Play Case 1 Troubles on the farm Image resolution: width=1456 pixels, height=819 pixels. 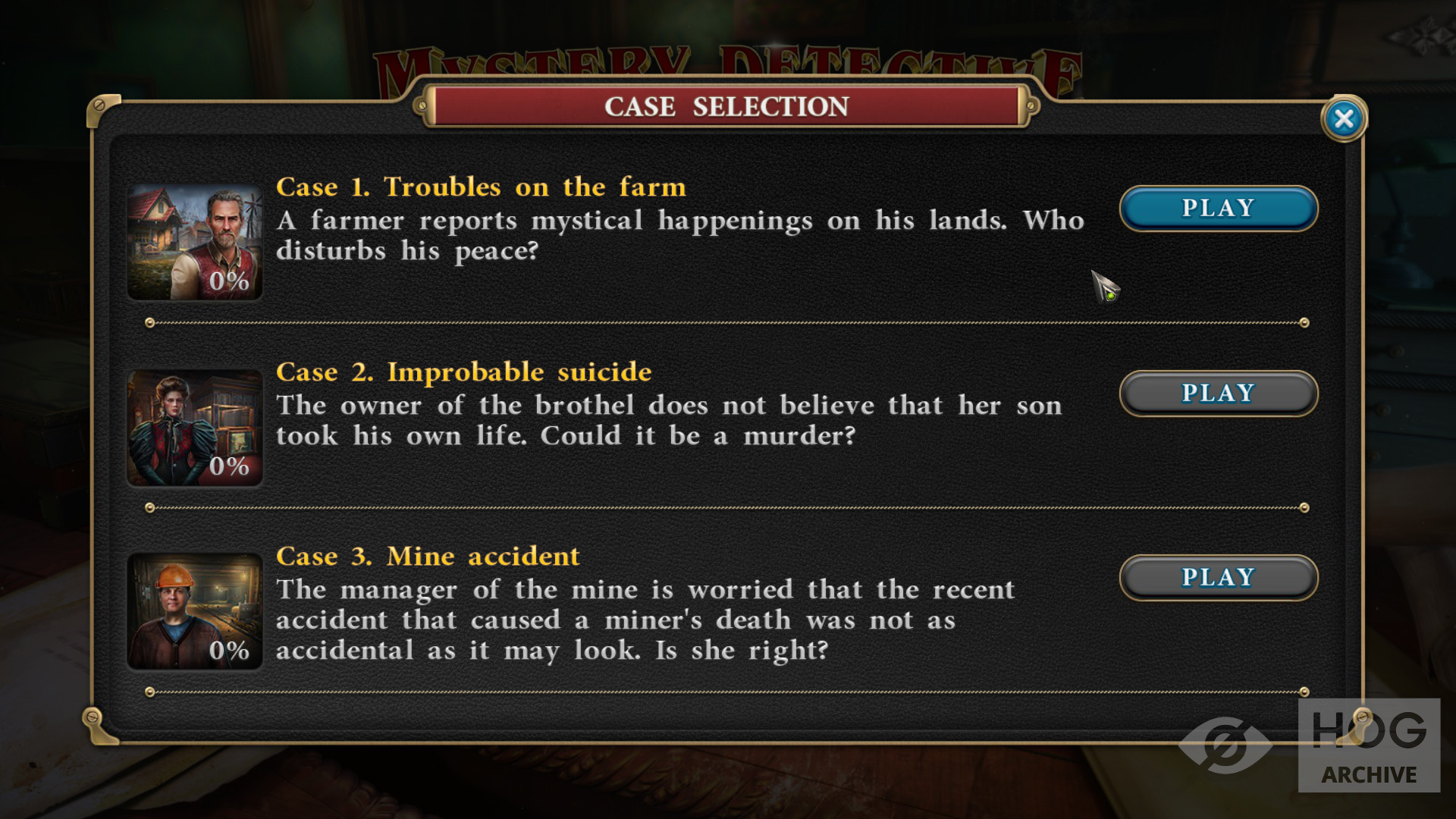[1218, 209]
